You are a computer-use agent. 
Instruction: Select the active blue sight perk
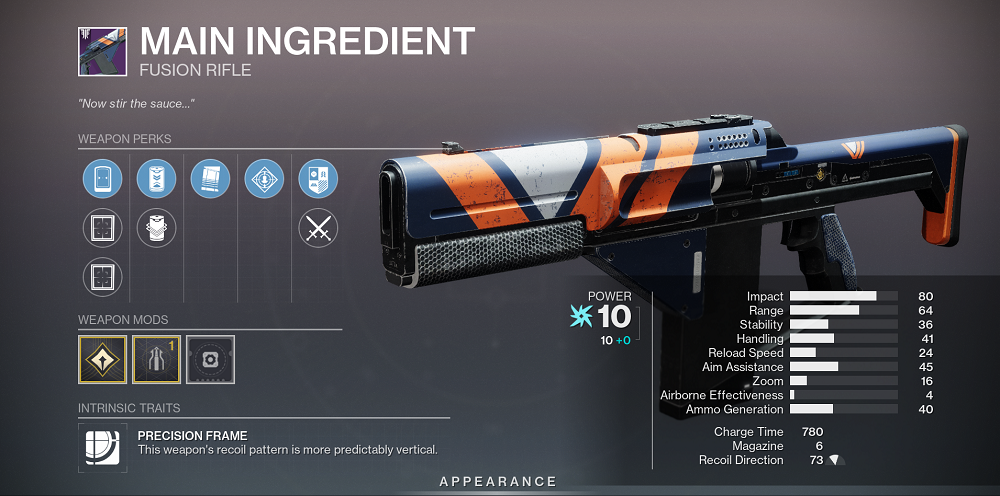coord(102,180)
